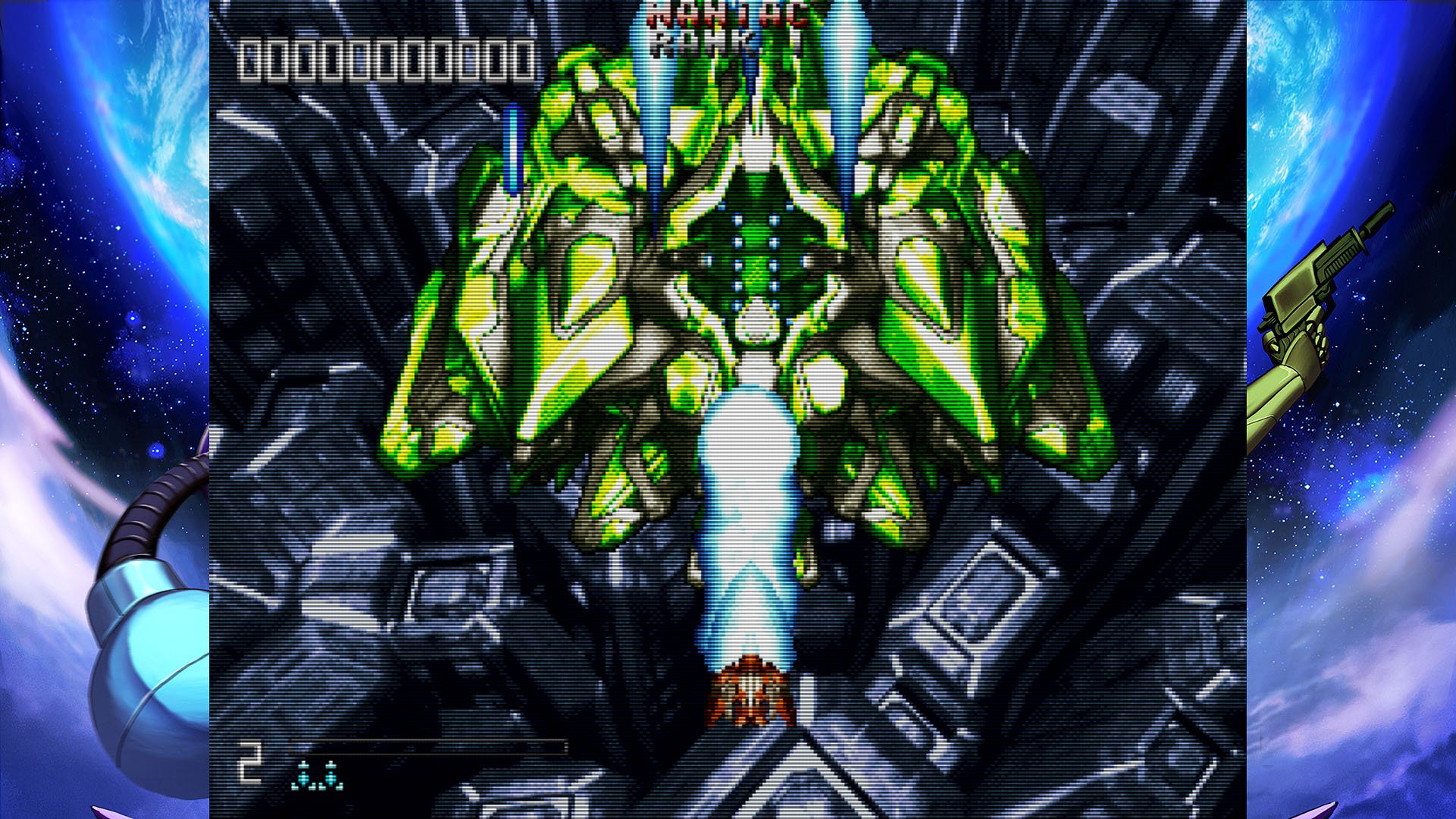The image size is (1456, 819).
Task: Select the second spare ship stock icon
Action: [x=332, y=775]
